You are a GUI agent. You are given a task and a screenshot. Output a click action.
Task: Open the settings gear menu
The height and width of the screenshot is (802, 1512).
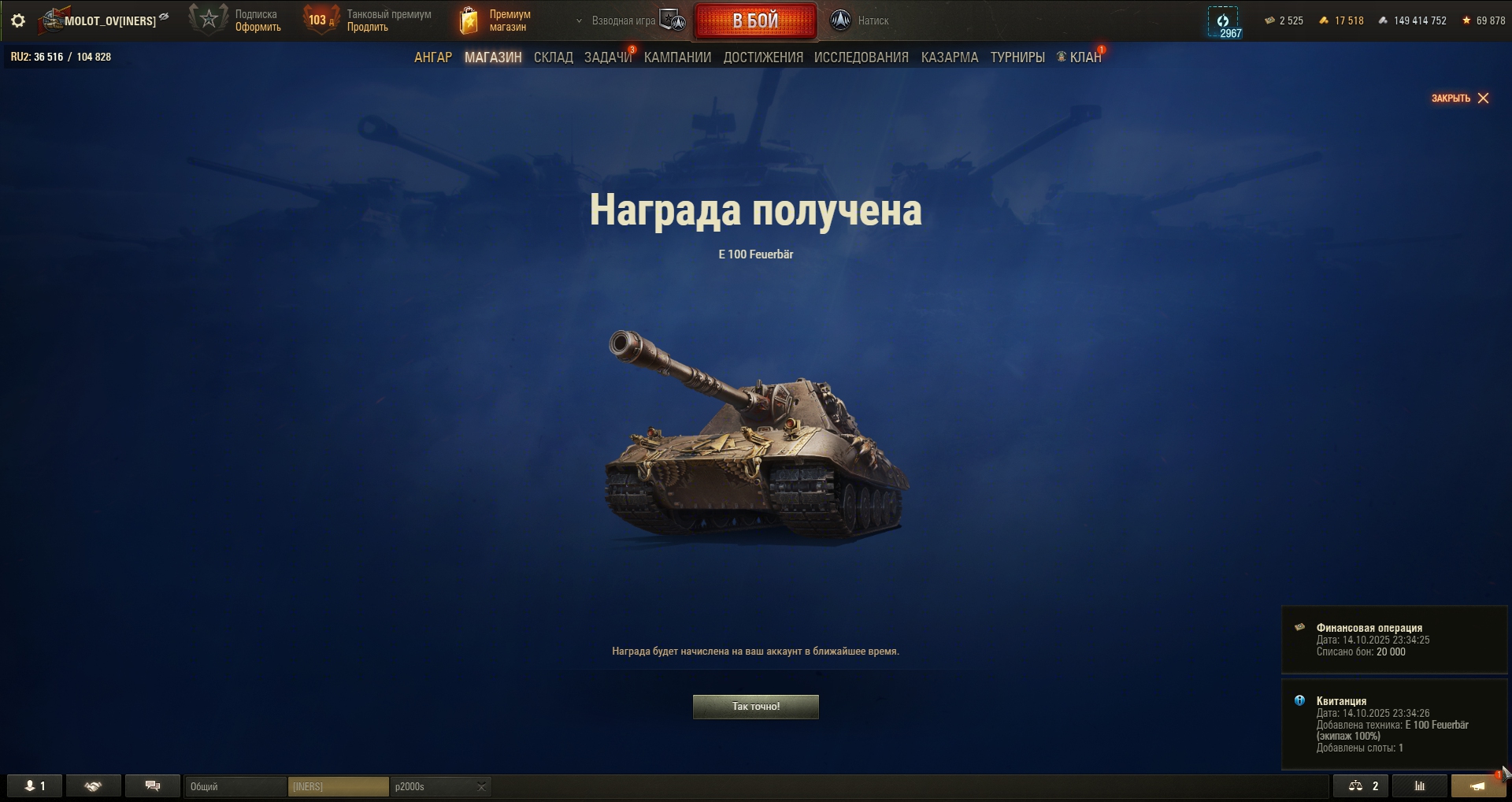pyautogui.click(x=18, y=20)
